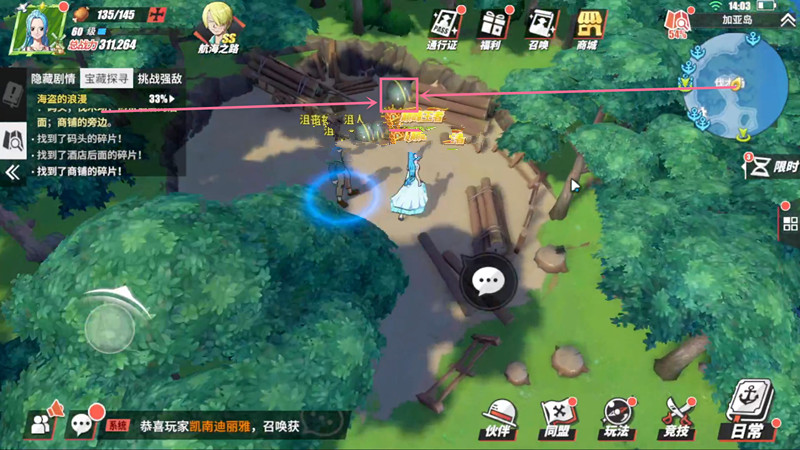Open the 限时 limited-time events
The image size is (800, 450).
pos(768,166)
